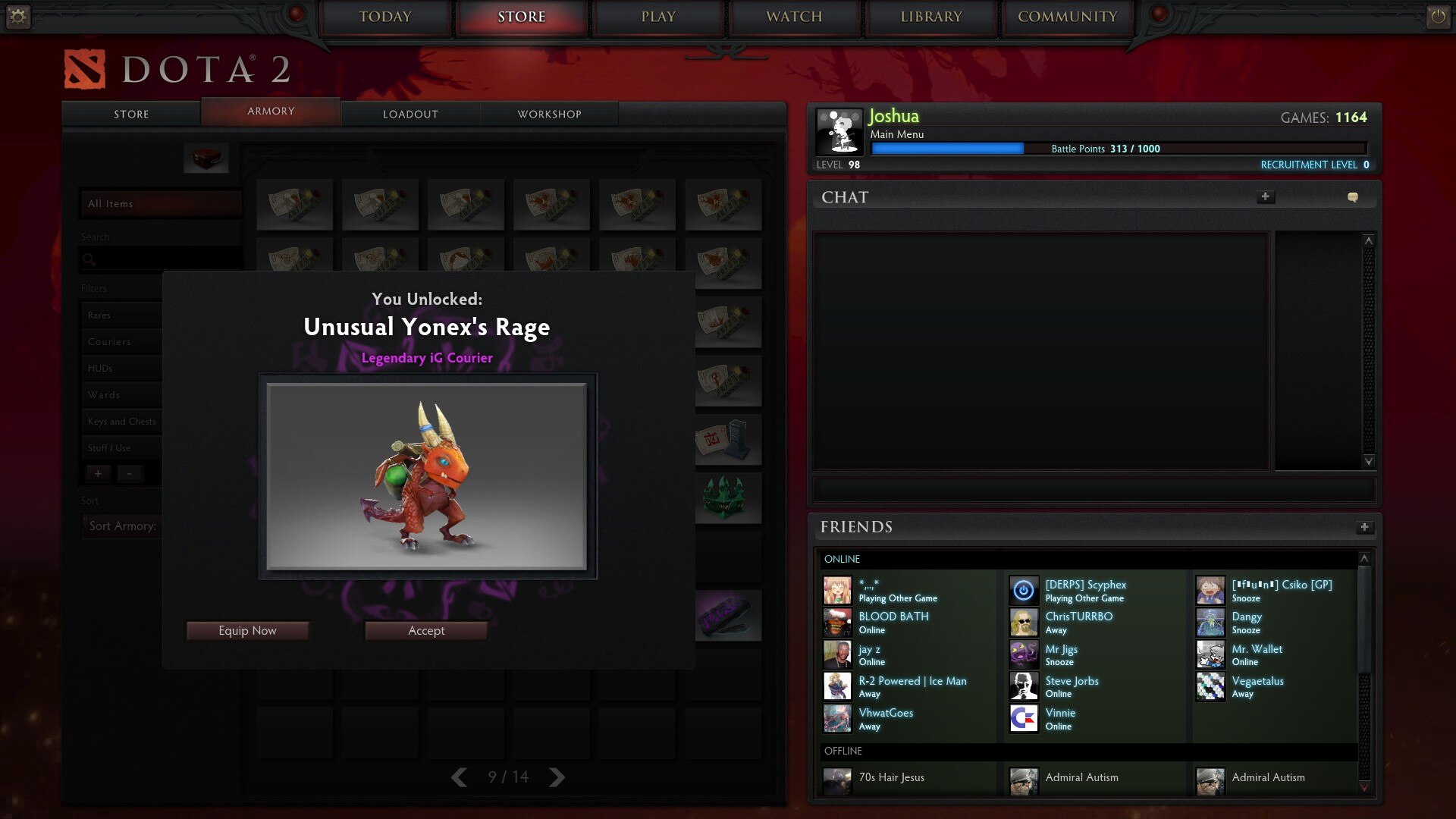The width and height of the screenshot is (1456, 819).
Task: Click the Equip Now button
Action: coord(247,630)
